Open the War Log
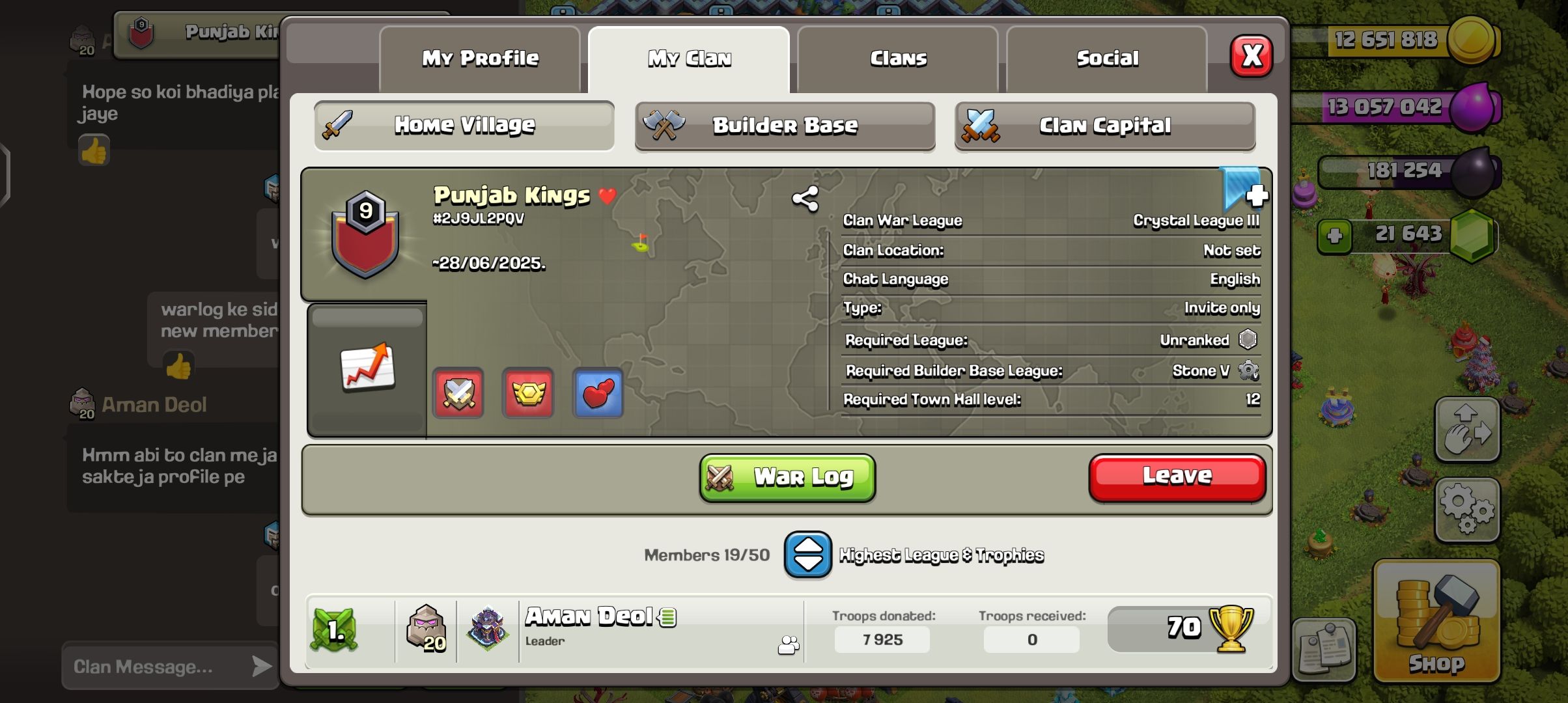The width and height of the screenshot is (1568, 703). point(787,478)
